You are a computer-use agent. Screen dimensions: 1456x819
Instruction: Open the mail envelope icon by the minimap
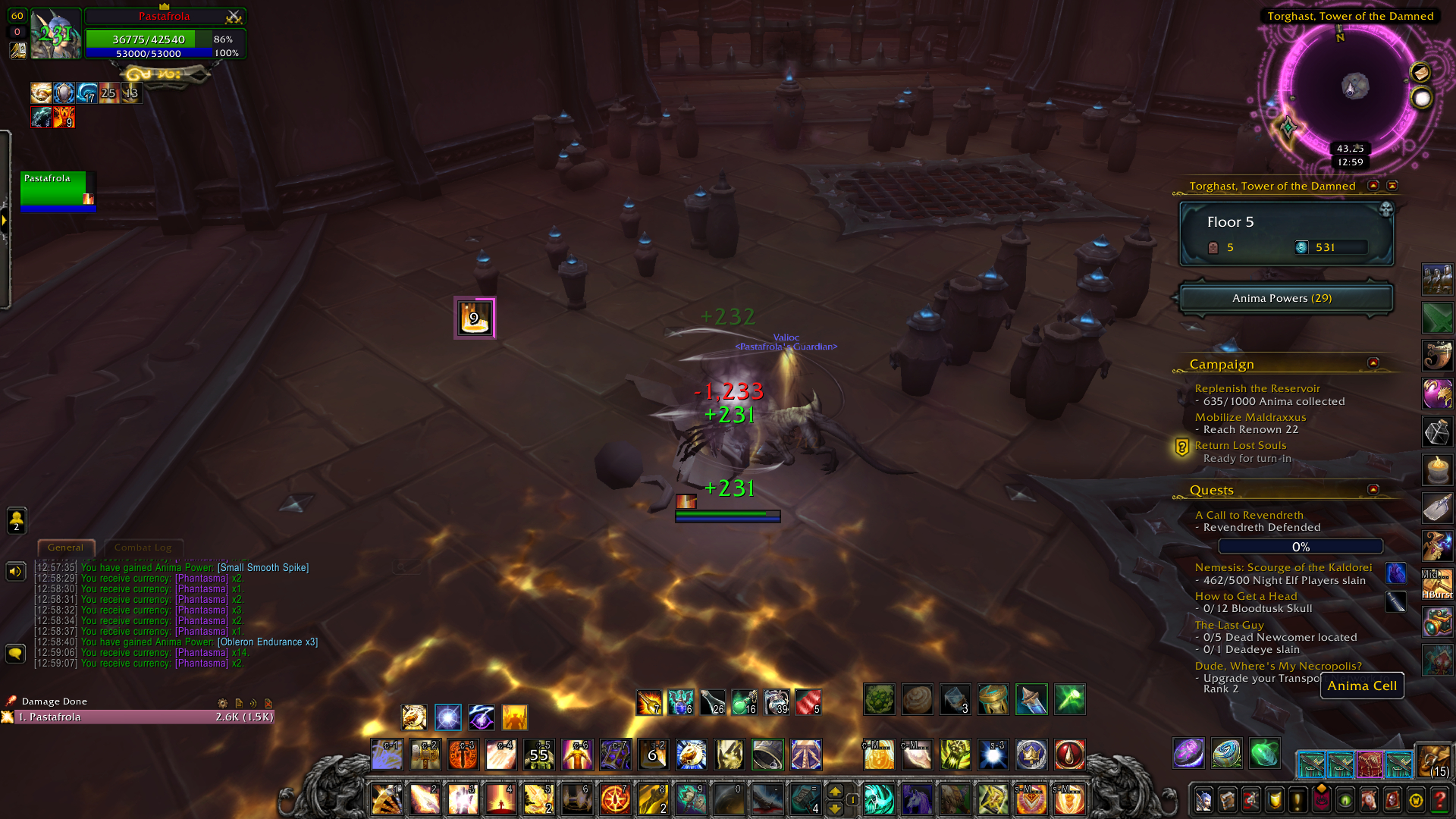coord(1420,72)
